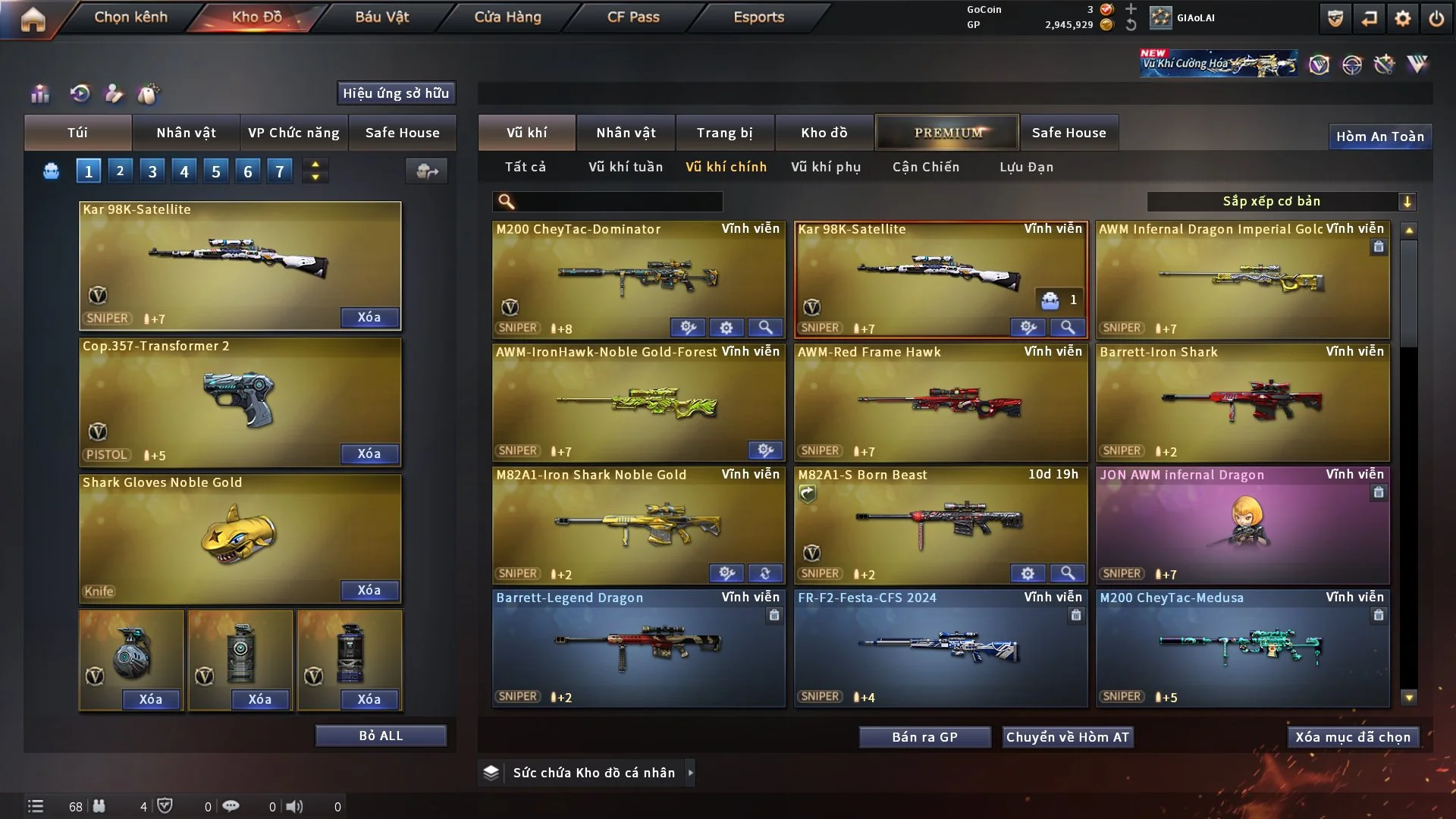
Task: Open the Sắp xếp cơ bản sort dropdown
Action: click(1281, 202)
